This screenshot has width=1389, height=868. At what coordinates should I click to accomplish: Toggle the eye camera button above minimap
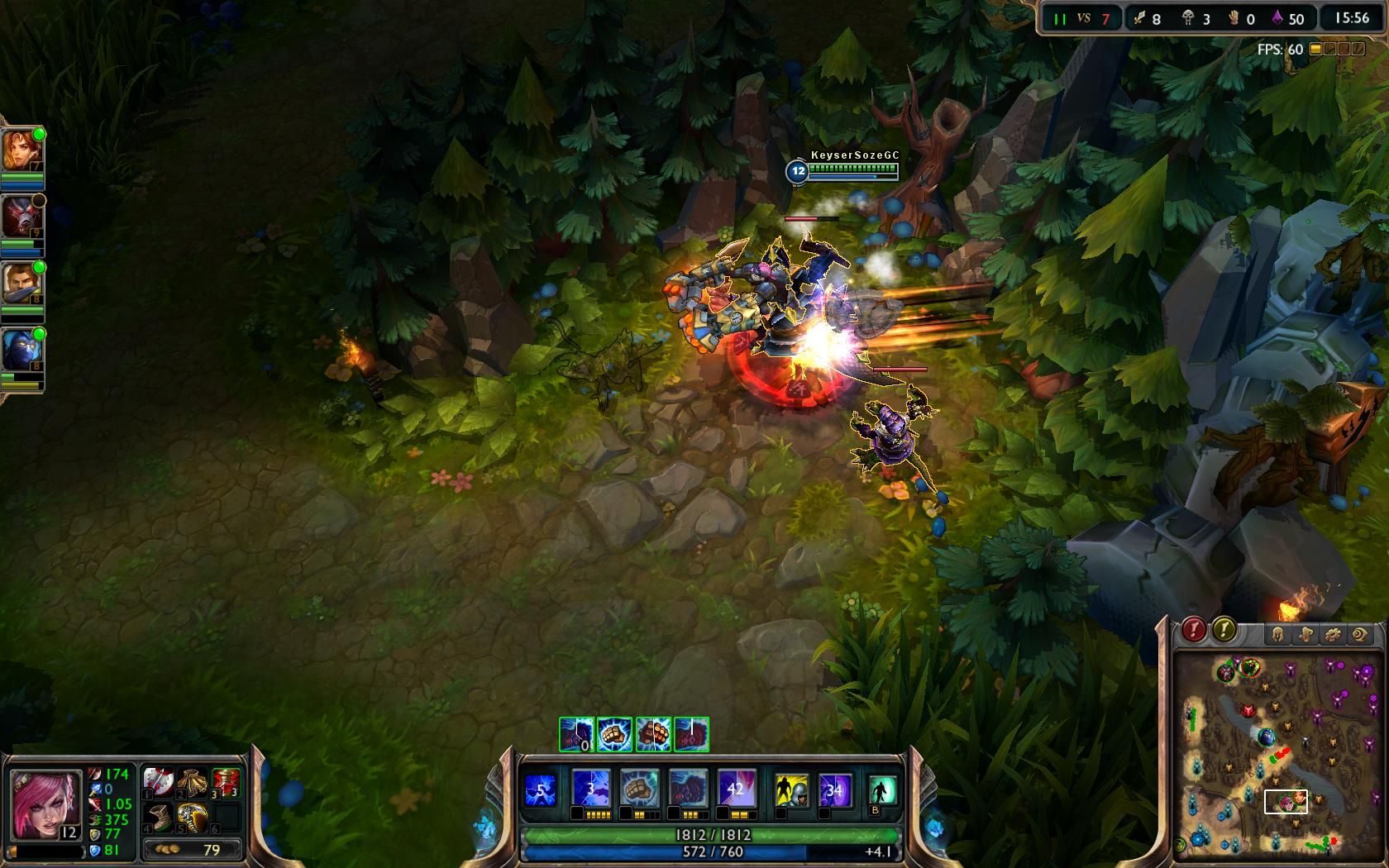(x=1360, y=635)
